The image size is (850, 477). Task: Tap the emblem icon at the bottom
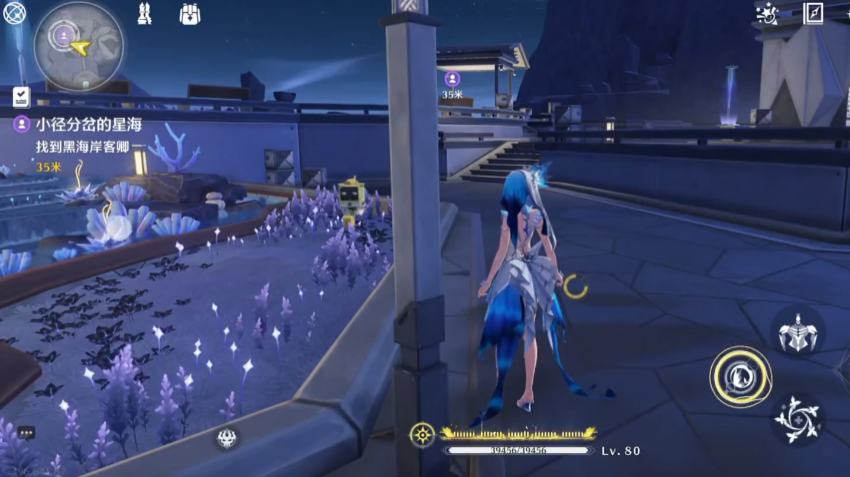pos(226,437)
